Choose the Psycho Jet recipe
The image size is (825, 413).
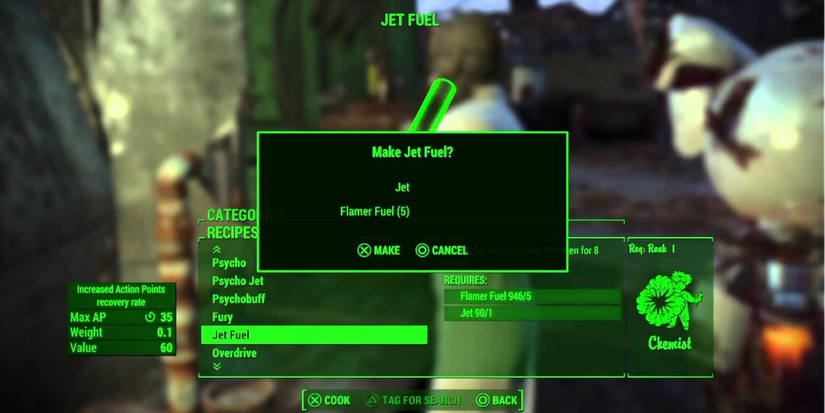[237, 281]
